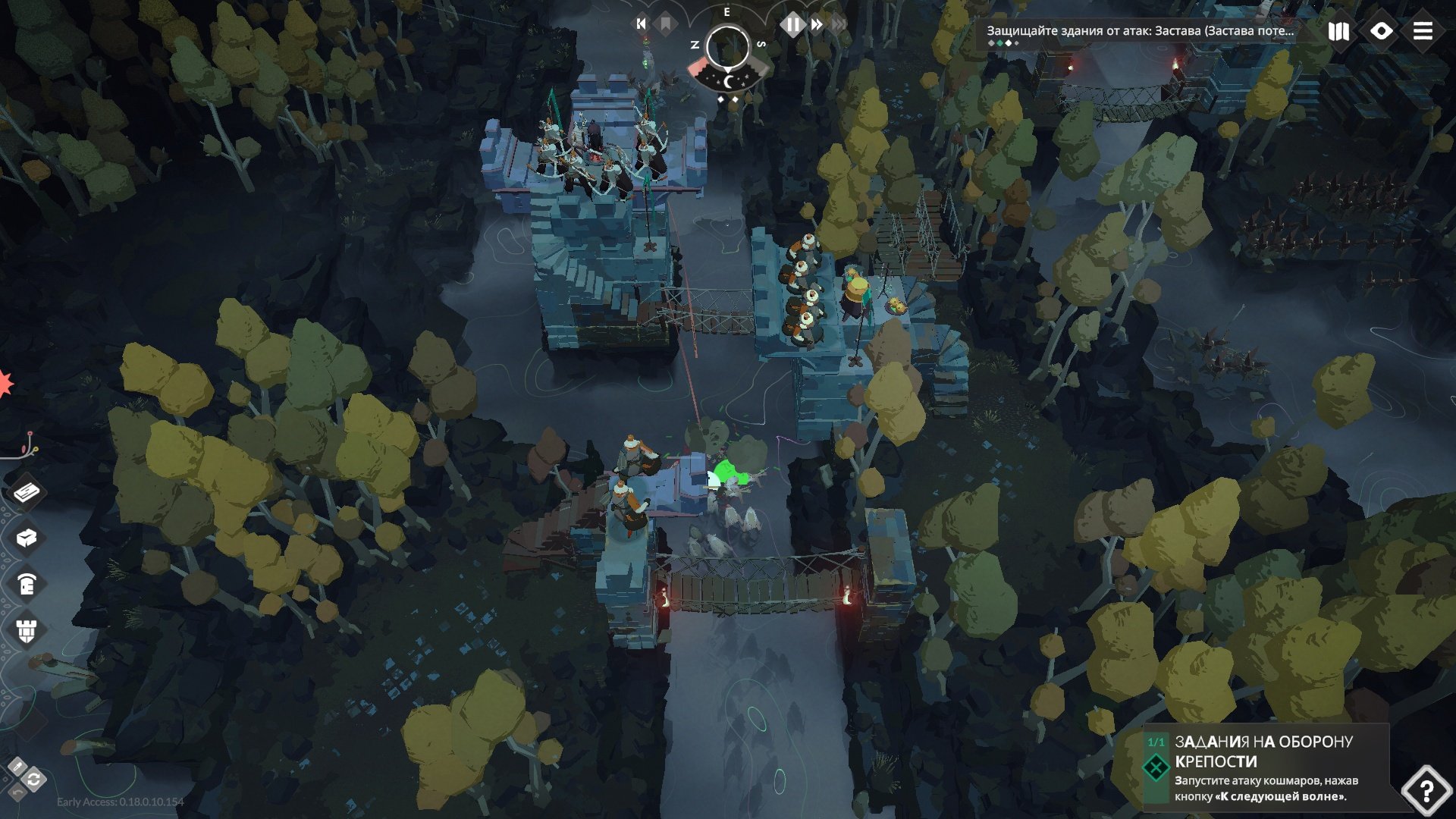Open the map with the folded-map icon
The image size is (1456, 819).
coord(1338,31)
